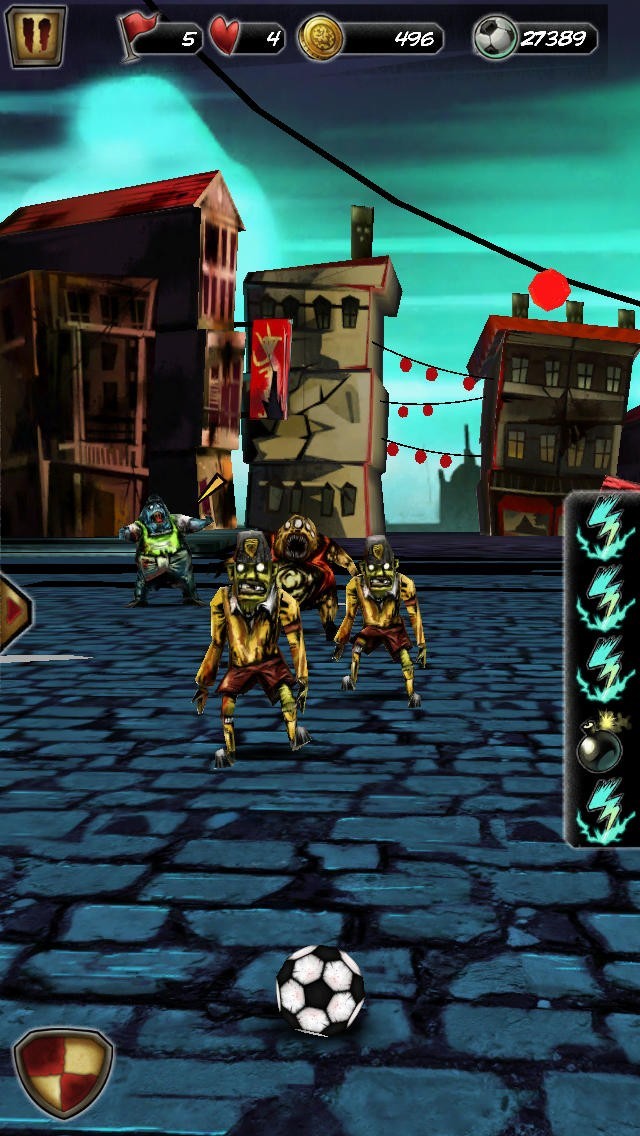Expand the left-edge arrow panel
The image size is (640, 1136).
tap(14, 611)
